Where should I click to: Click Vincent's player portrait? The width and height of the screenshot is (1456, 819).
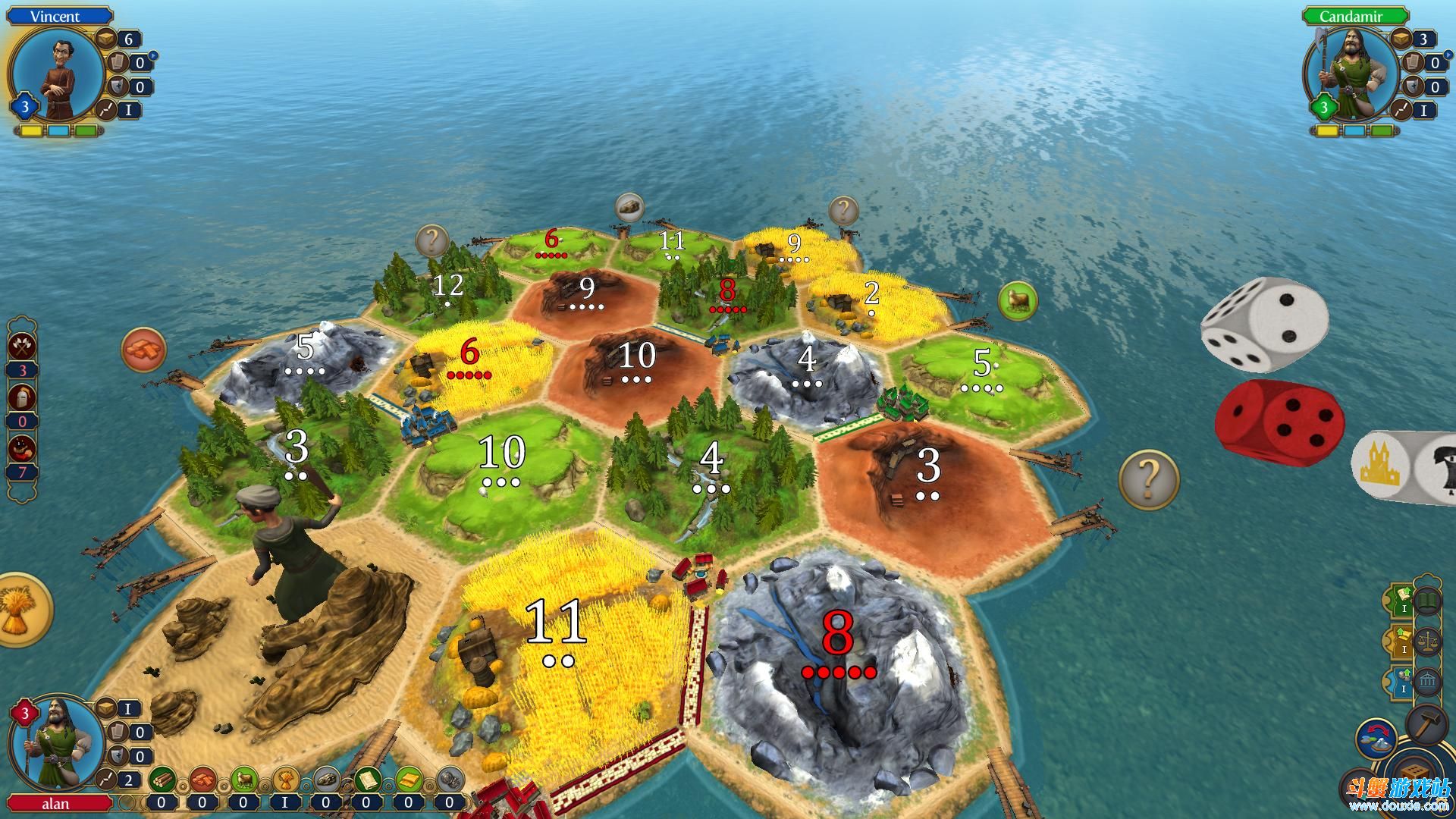[58, 74]
